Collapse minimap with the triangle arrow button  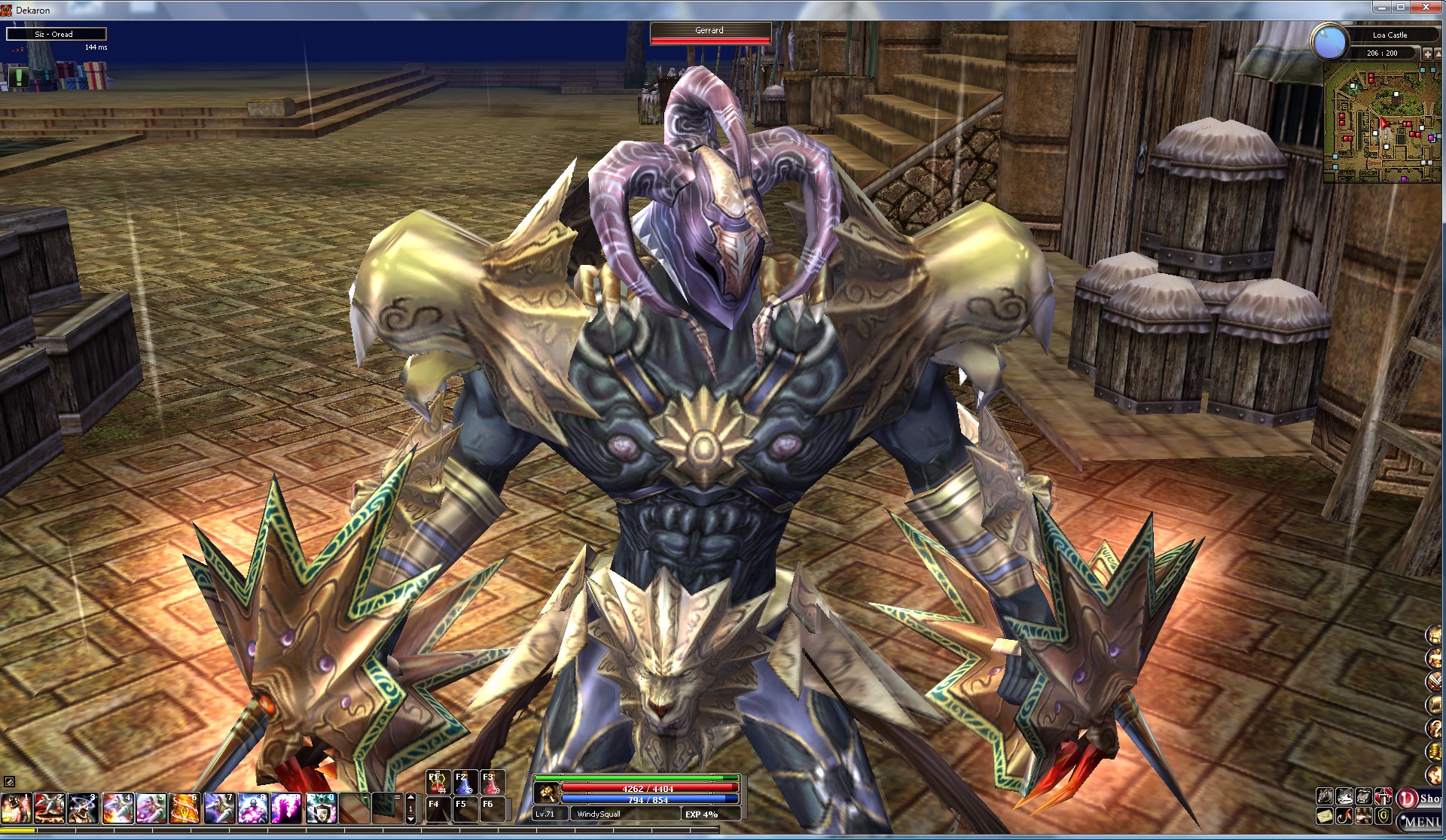[1438, 54]
